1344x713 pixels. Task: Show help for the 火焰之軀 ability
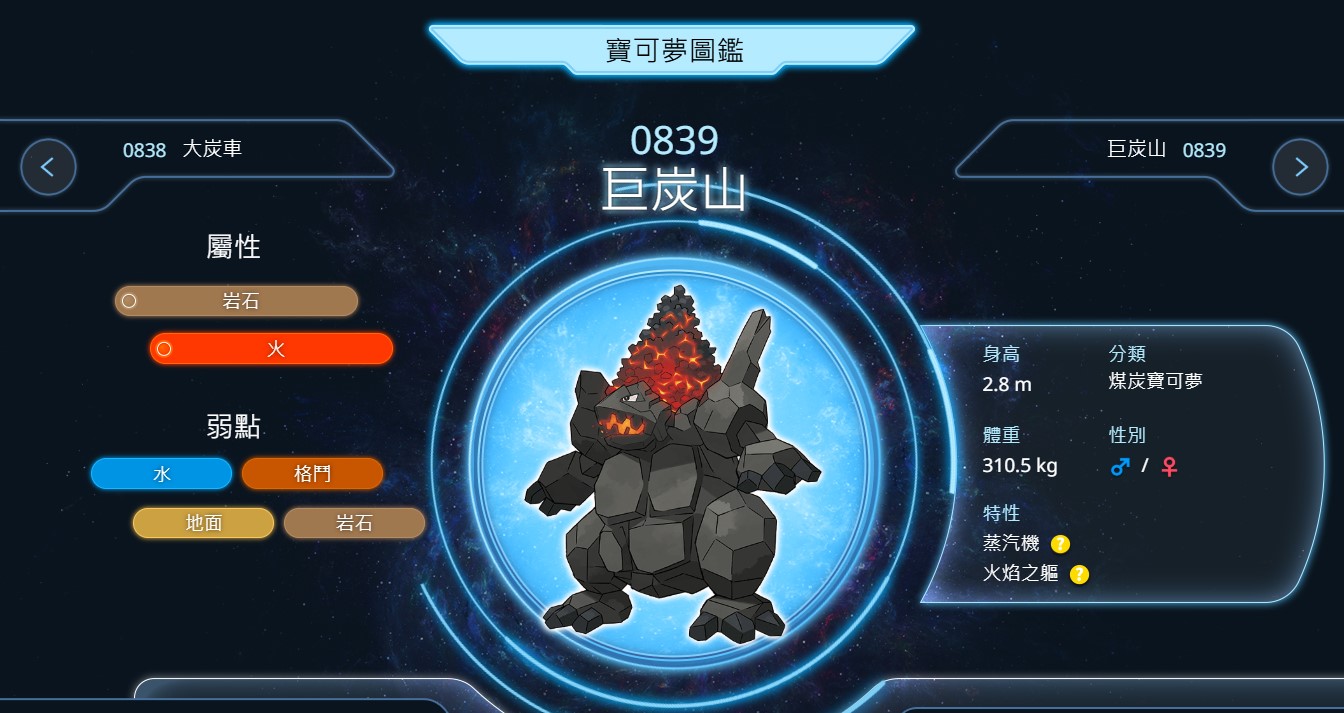coord(1079,574)
